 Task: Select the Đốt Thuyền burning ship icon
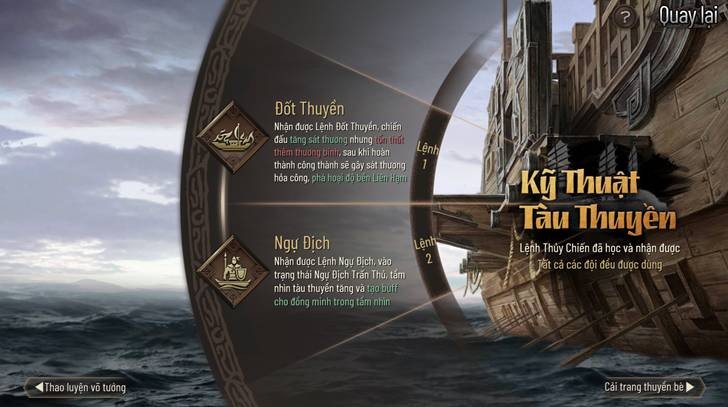(231, 137)
